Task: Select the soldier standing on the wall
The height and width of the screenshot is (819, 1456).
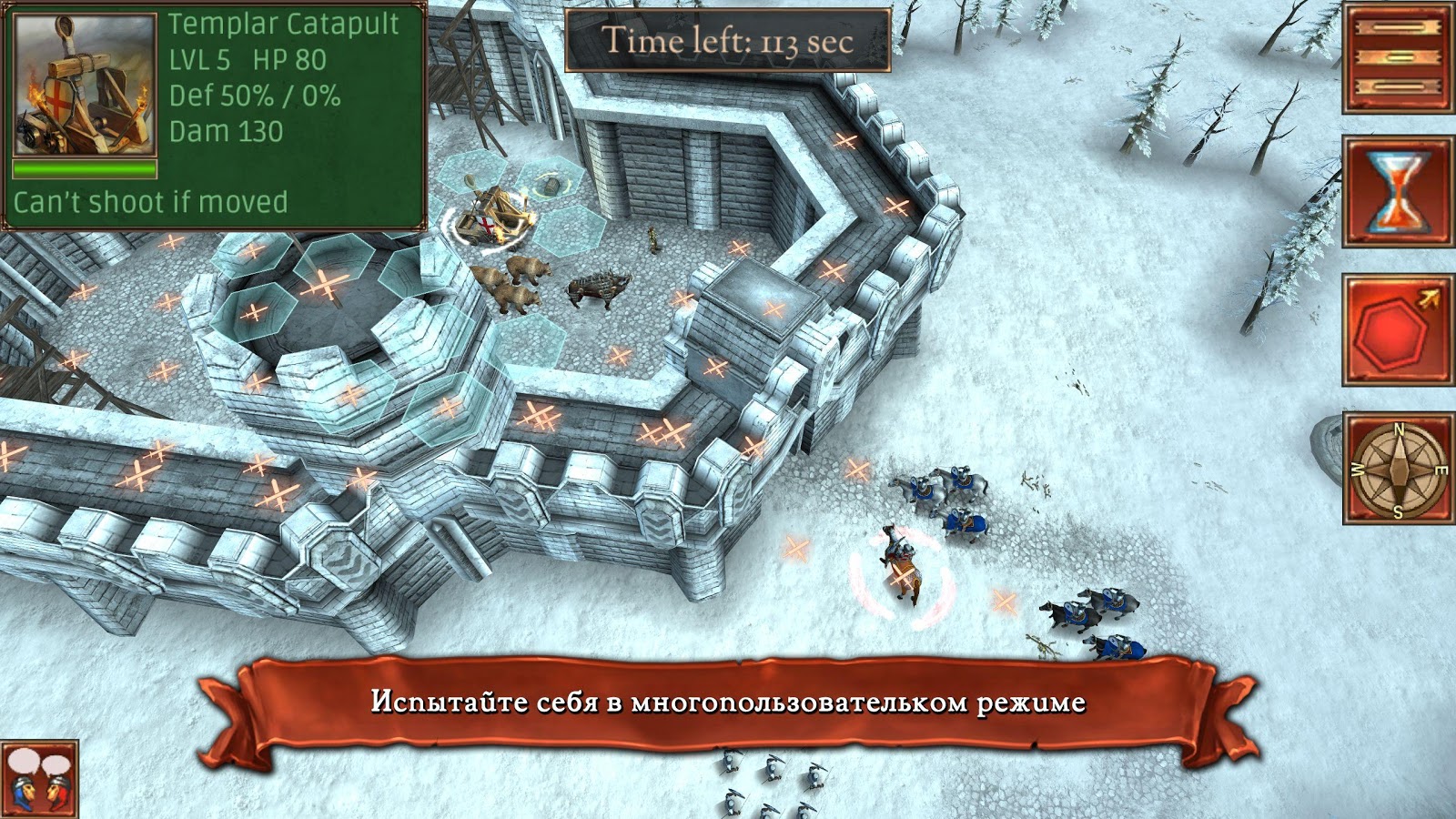Action: [x=653, y=238]
